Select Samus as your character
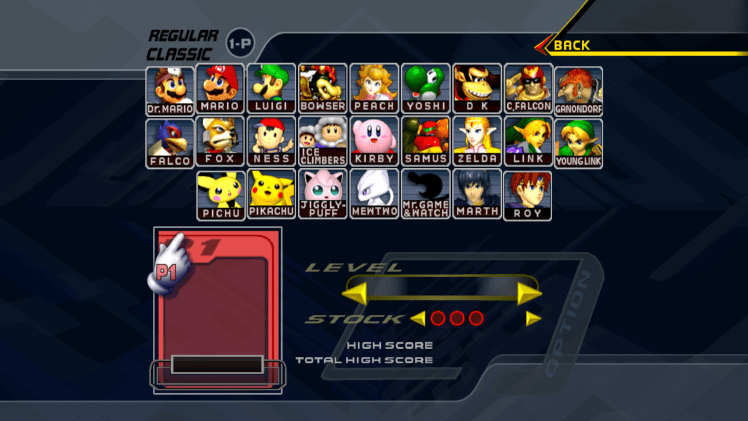 click(x=426, y=142)
